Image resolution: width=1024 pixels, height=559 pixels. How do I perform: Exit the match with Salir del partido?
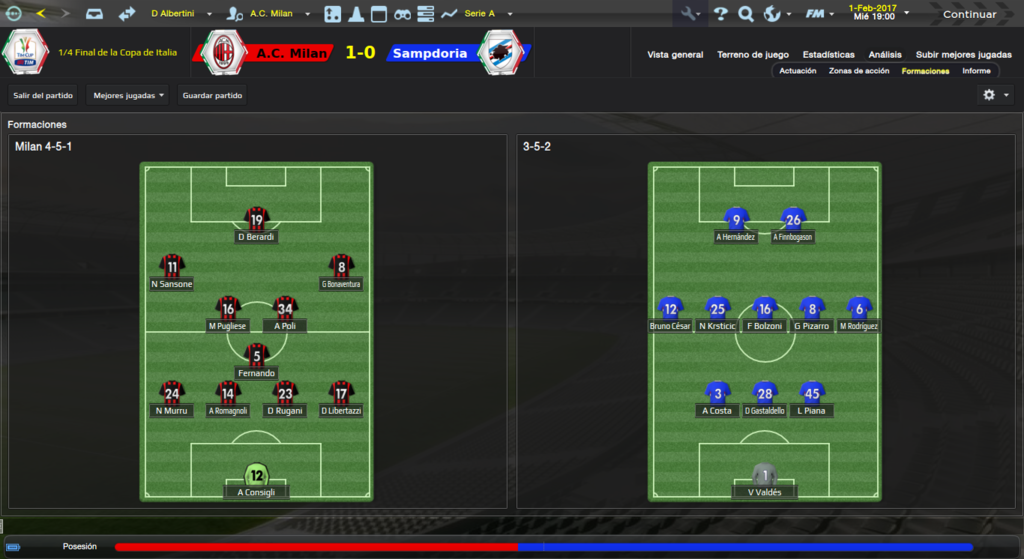pos(43,95)
